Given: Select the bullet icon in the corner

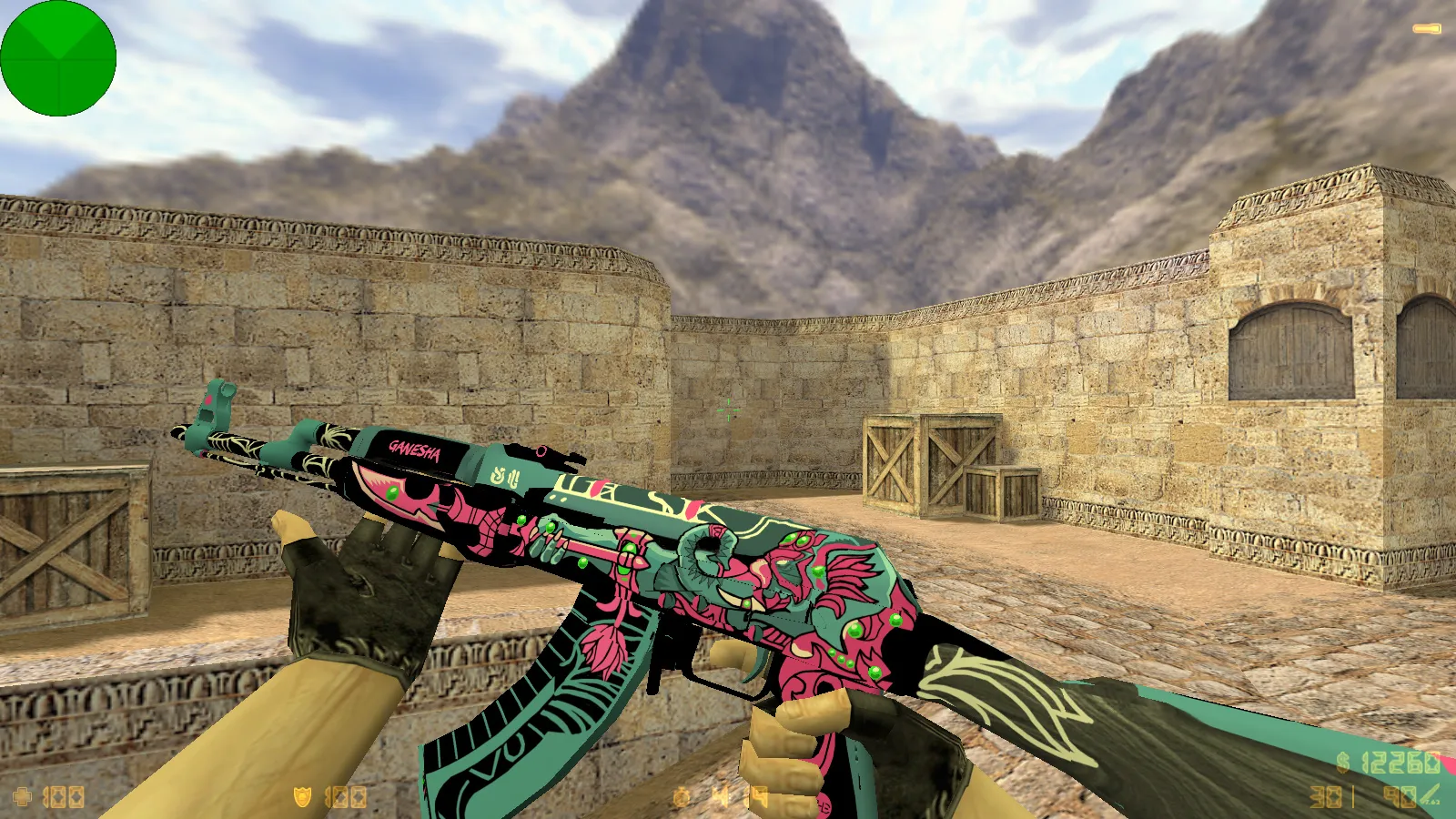Looking at the screenshot, I should pyautogui.click(x=1426, y=29).
